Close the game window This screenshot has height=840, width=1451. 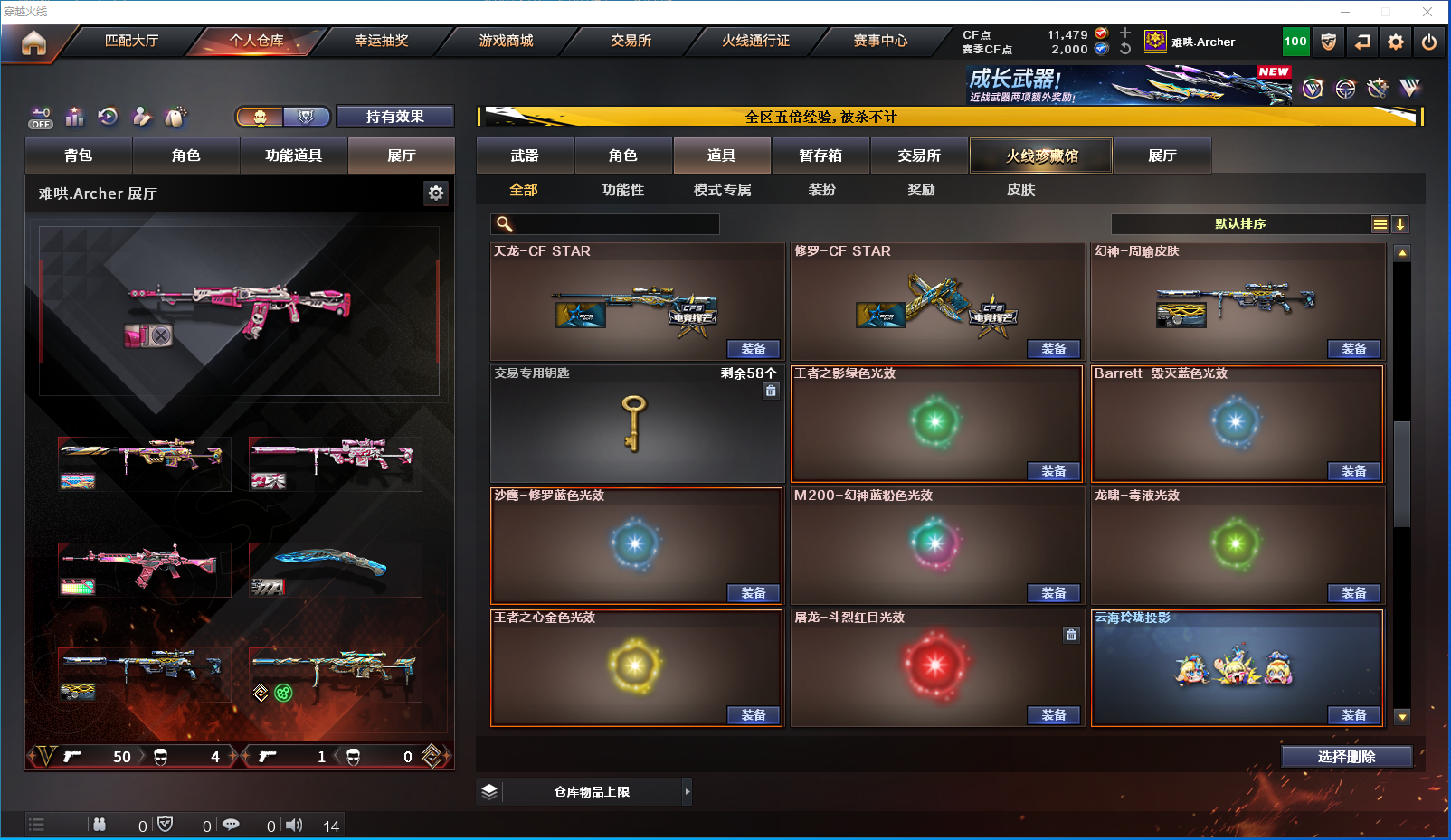(x=1427, y=12)
